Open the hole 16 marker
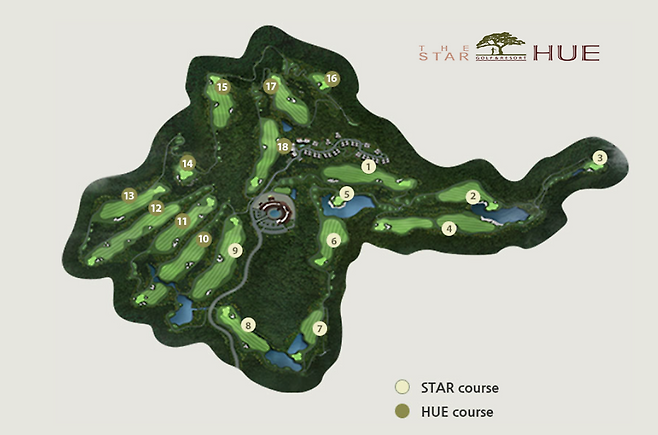 tap(332, 78)
